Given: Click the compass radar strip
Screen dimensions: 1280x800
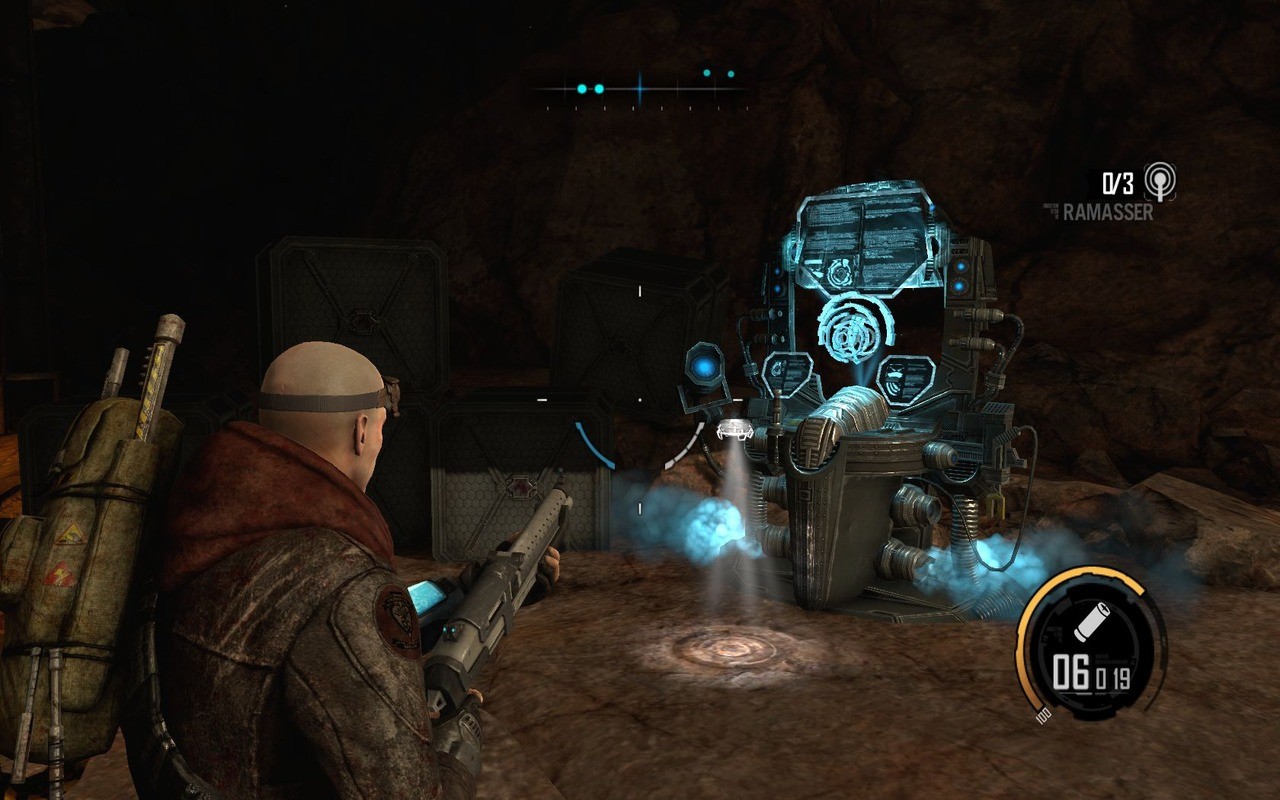Looking at the screenshot, I should coord(640,89).
